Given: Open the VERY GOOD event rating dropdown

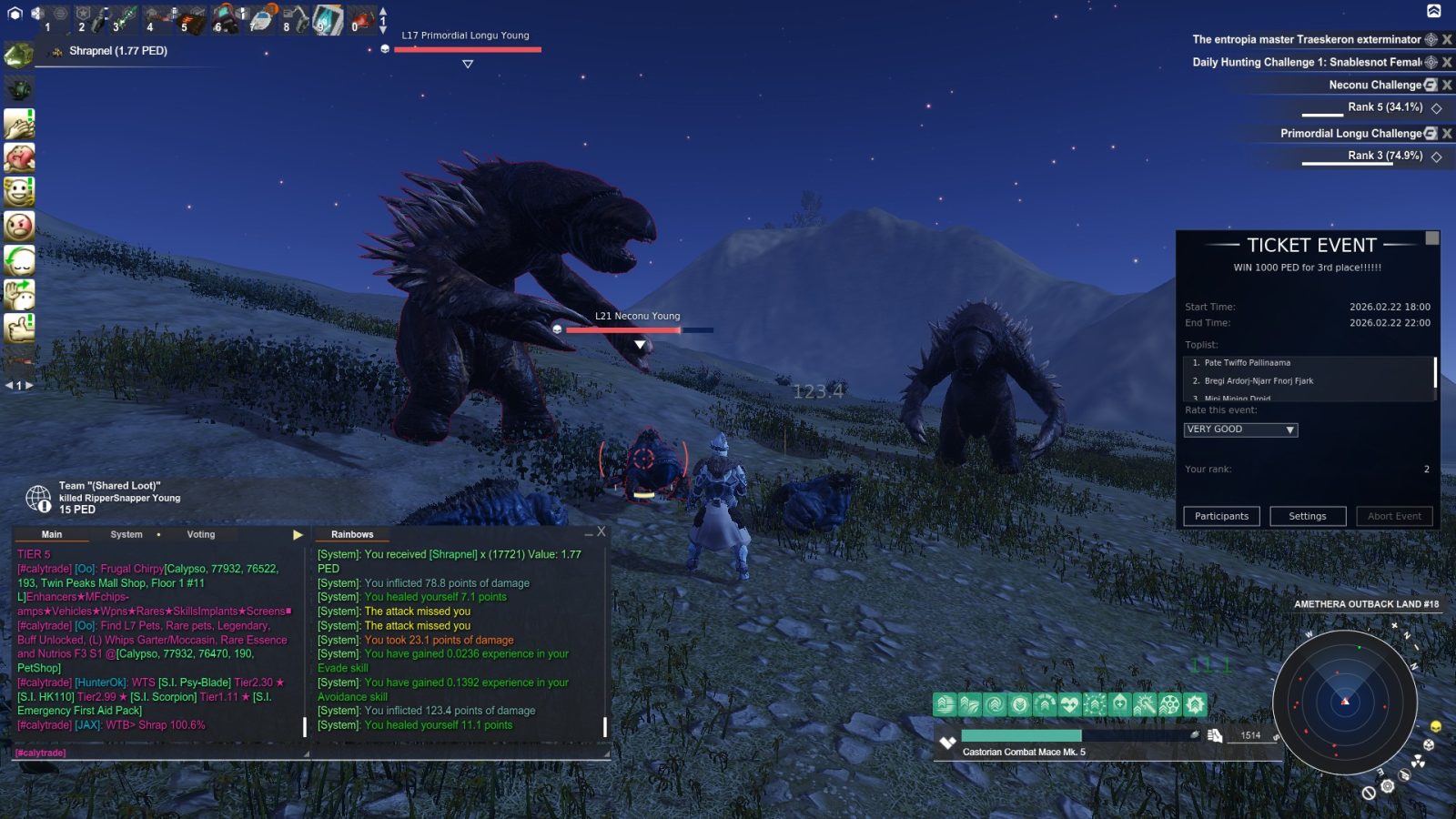Looking at the screenshot, I should tap(1290, 429).
